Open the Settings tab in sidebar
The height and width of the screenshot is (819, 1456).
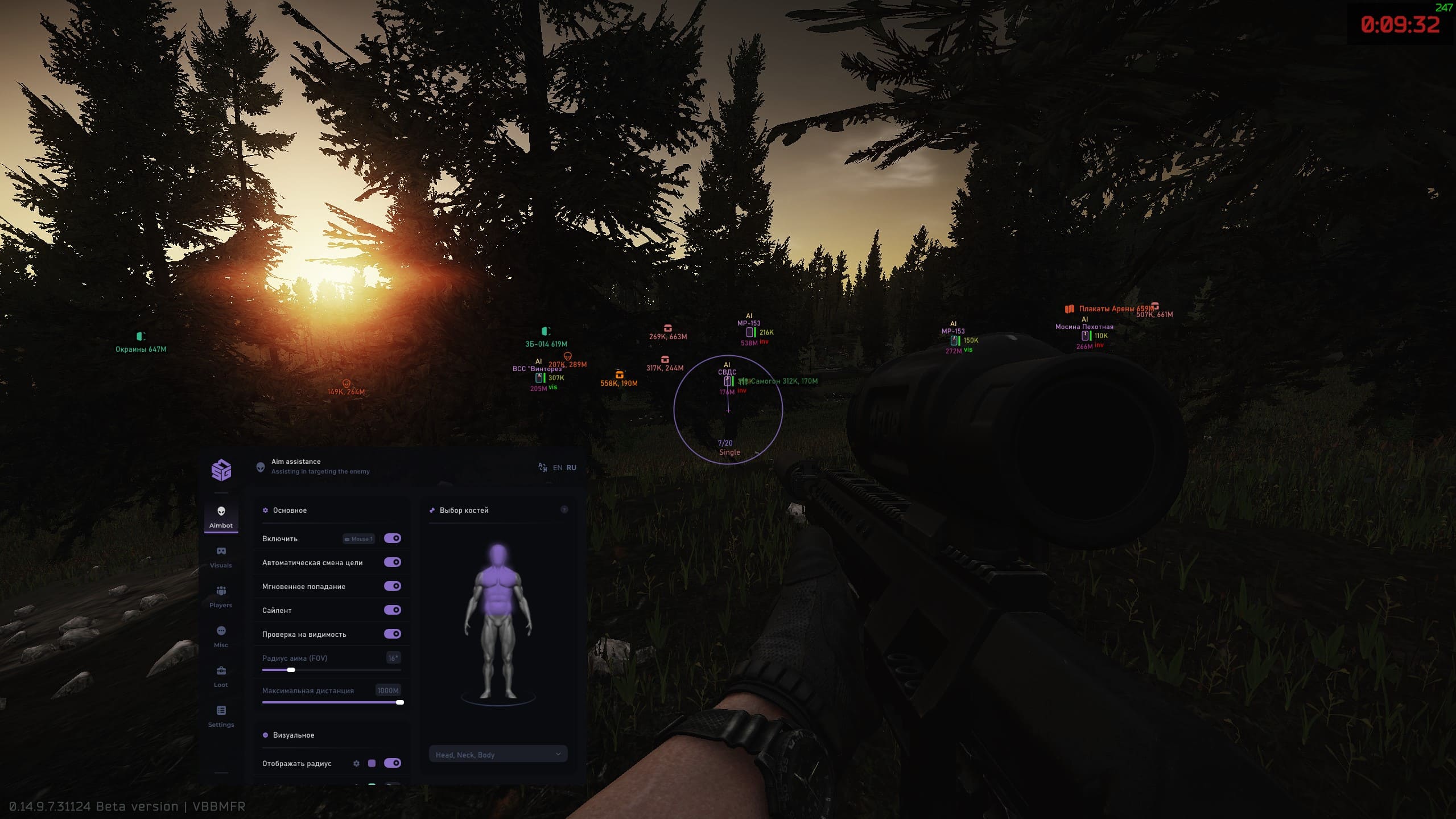[221, 716]
